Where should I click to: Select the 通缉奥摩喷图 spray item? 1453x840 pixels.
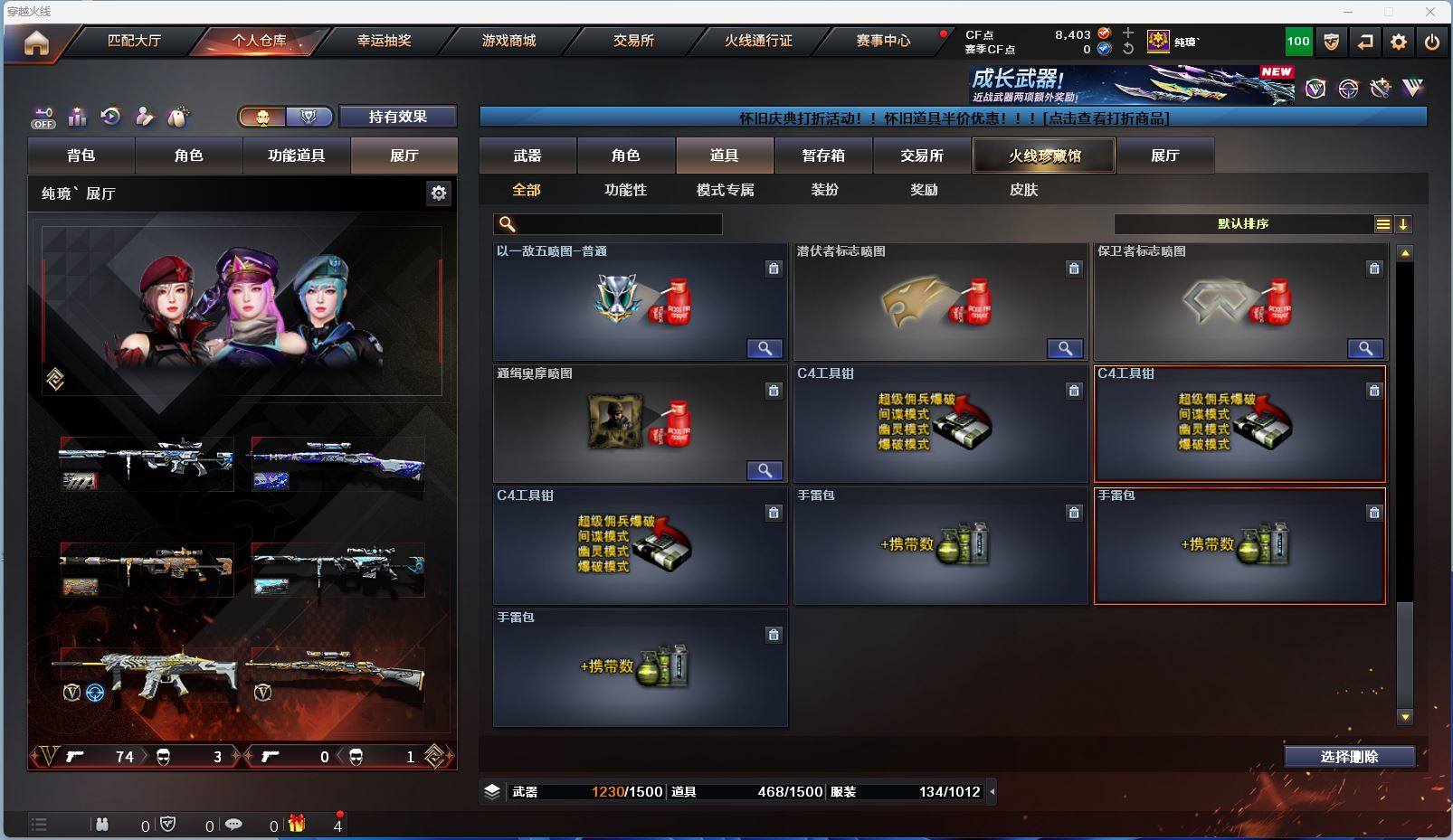639,424
